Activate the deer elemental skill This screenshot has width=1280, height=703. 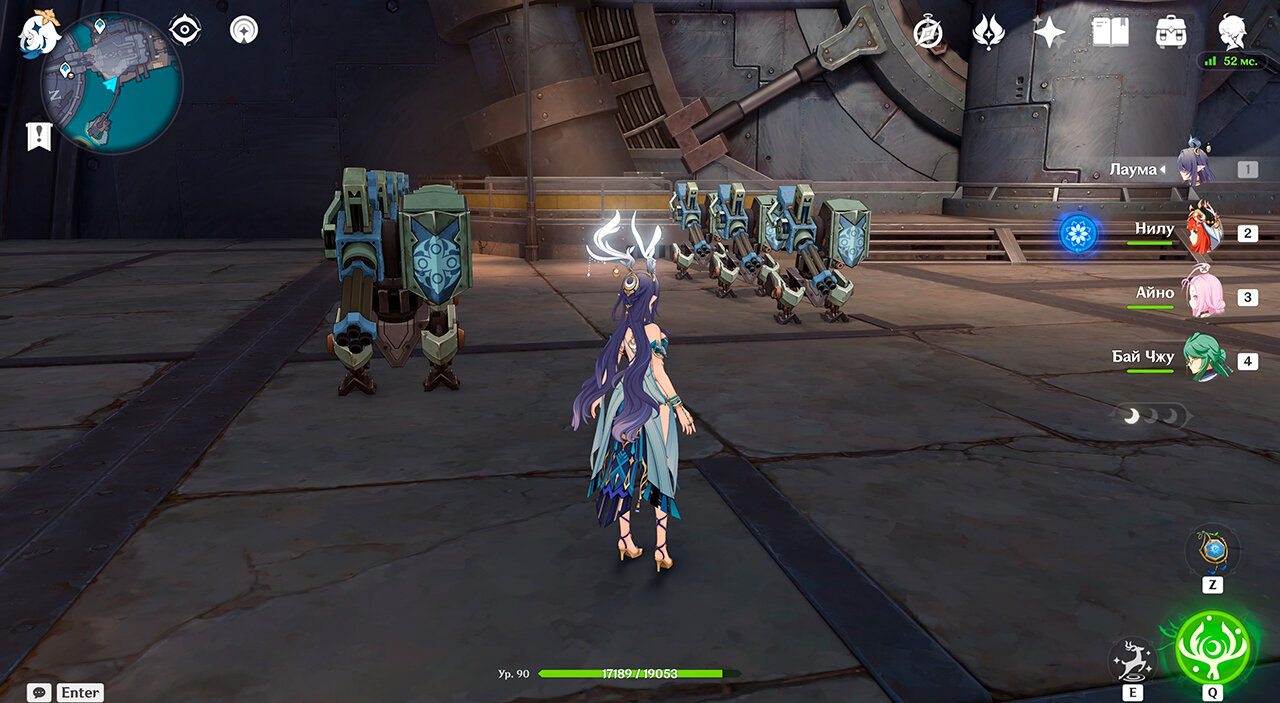(x=1132, y=660)
